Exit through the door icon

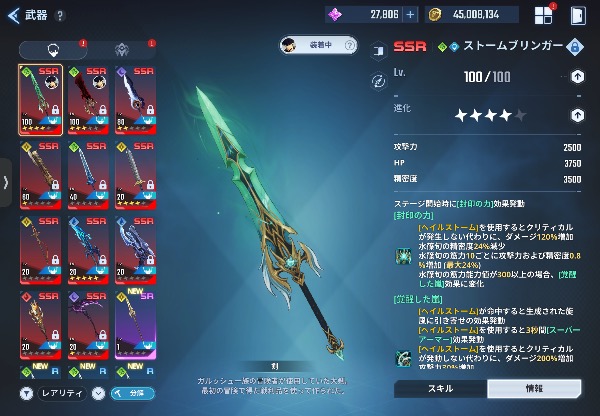click(x=577, y=16)
